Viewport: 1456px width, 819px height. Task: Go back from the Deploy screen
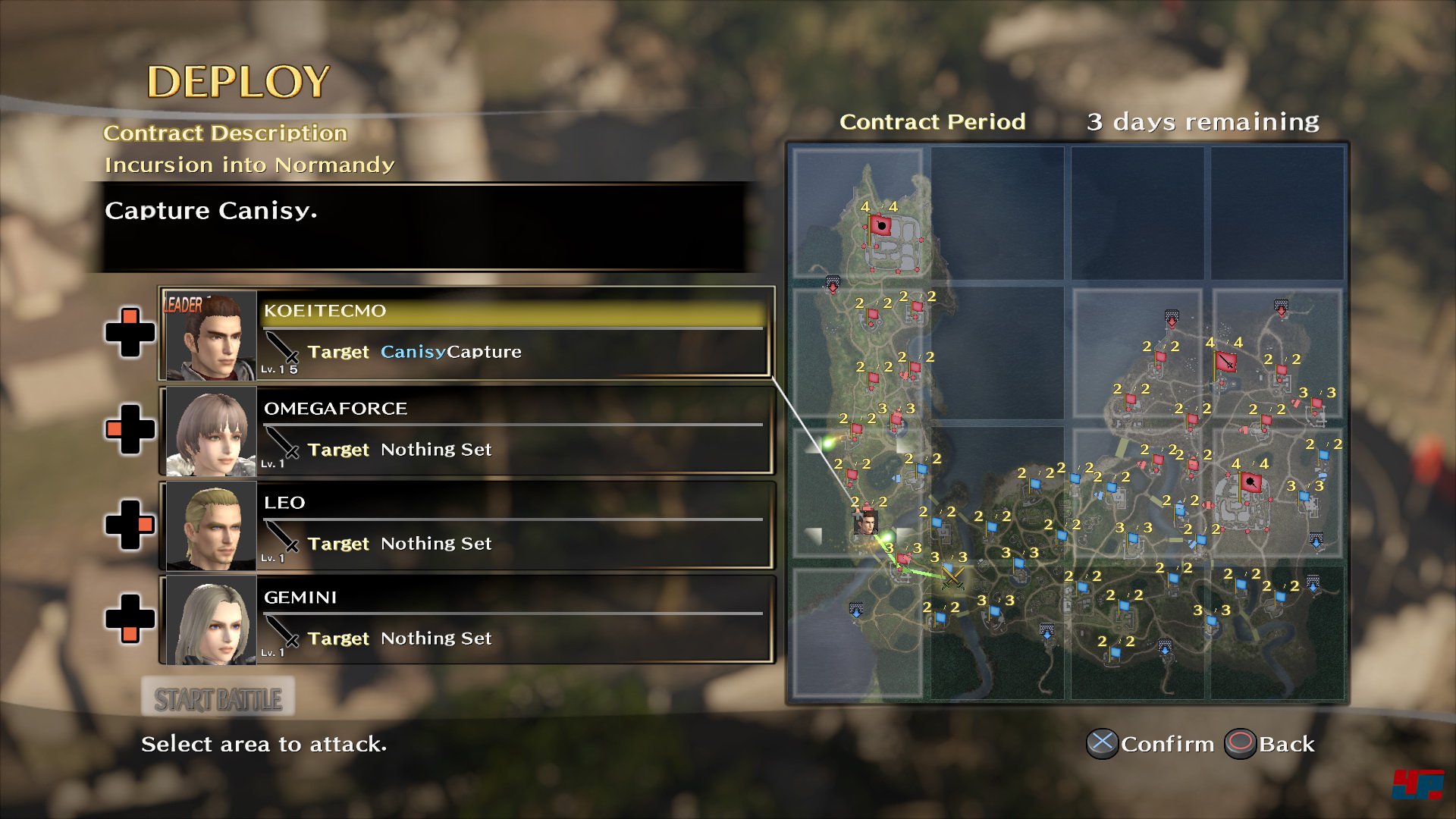[1271, 744]
